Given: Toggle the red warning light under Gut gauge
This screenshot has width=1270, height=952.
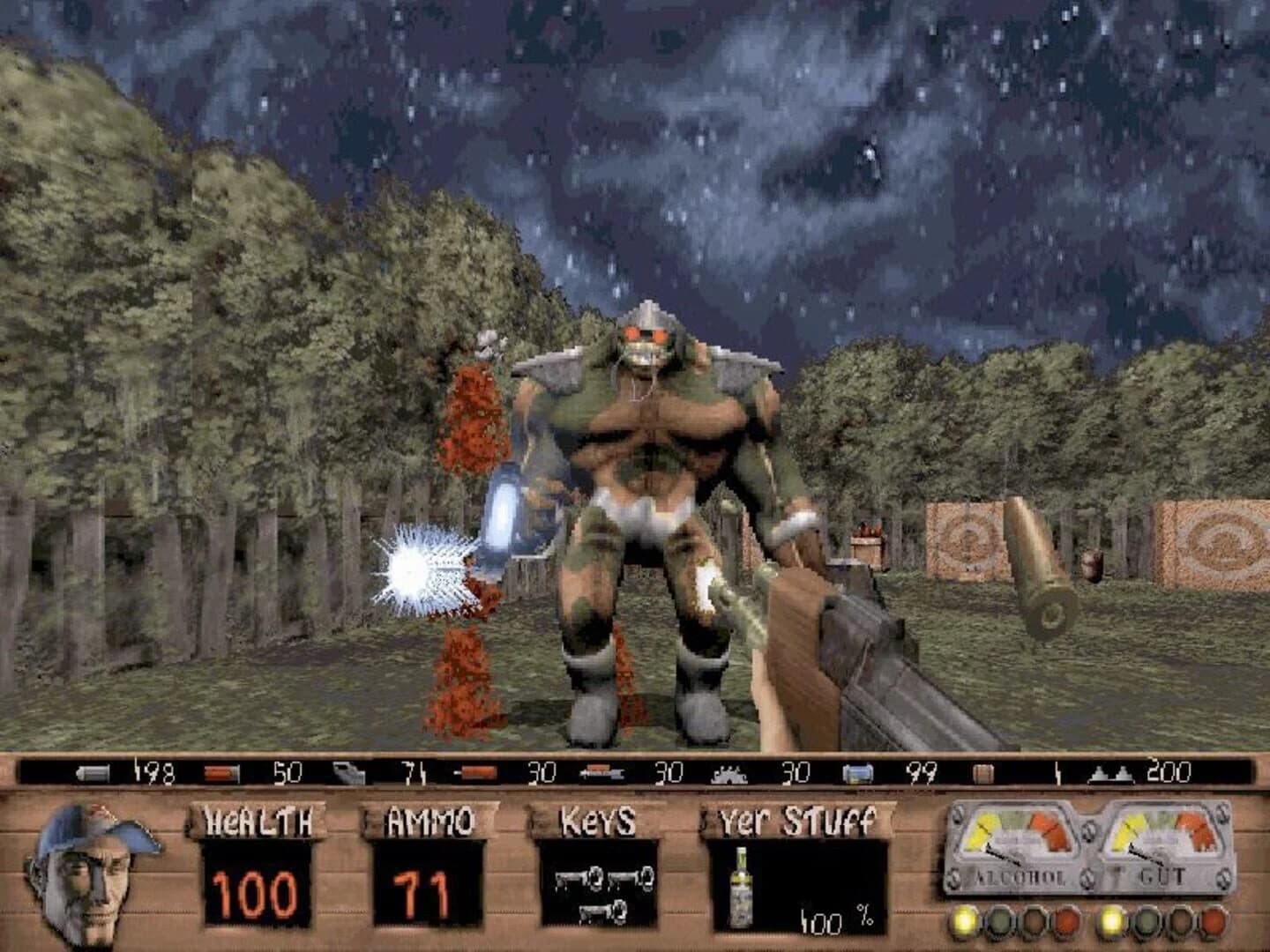Looking at the screenshot, I should point(1214,922).
